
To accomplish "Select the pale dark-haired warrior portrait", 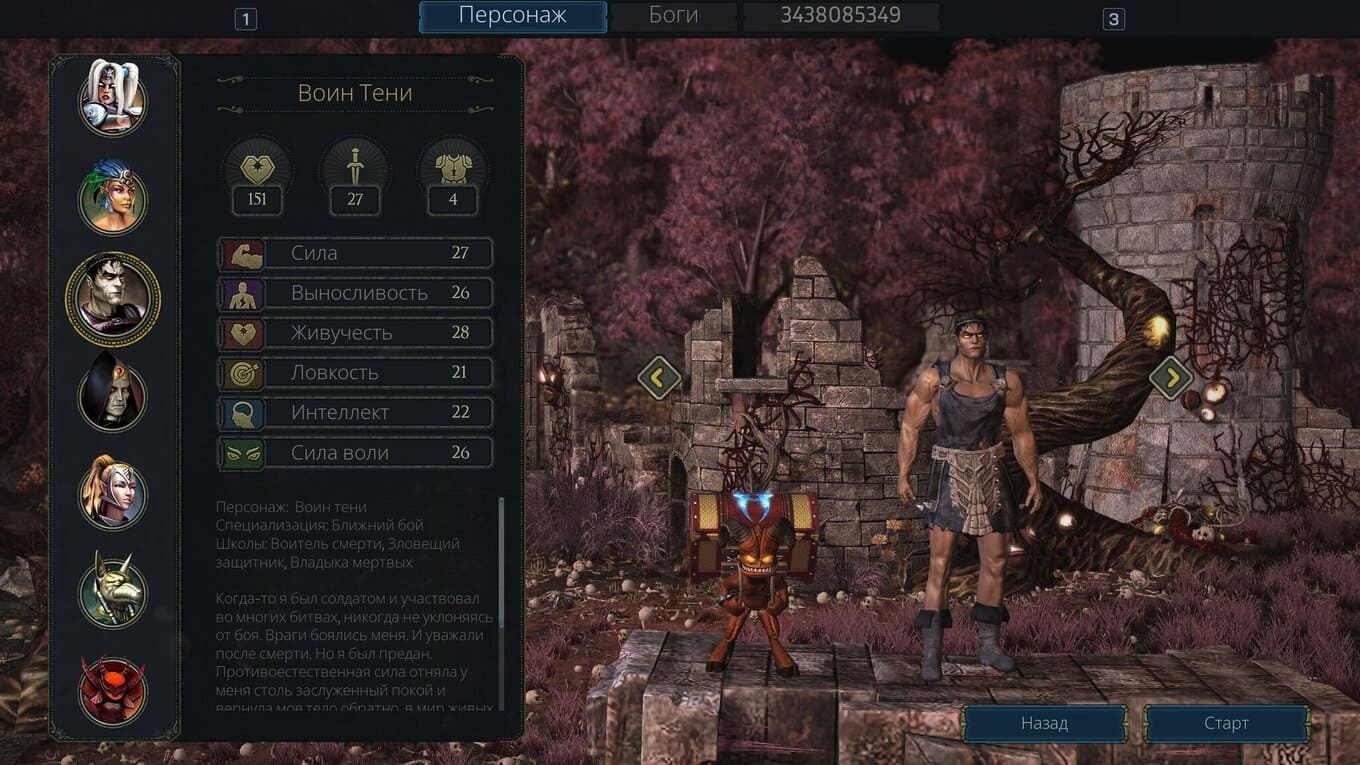I will tap(113, 298).
